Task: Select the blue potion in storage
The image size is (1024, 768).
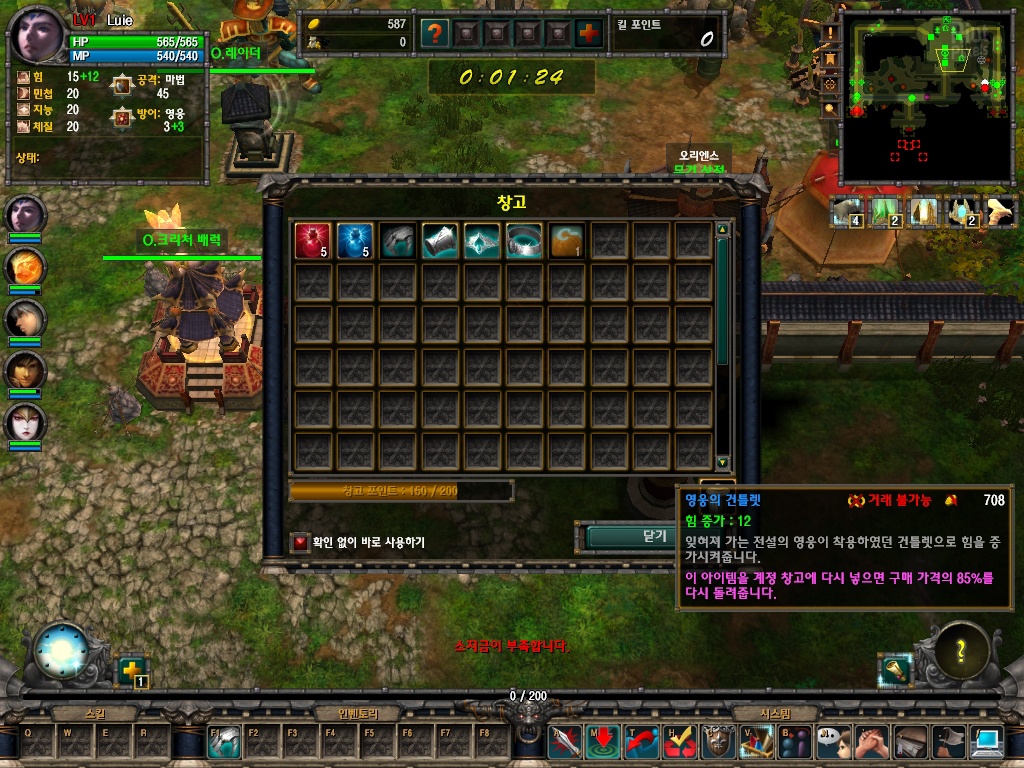Action: click(x=354, y=241)
